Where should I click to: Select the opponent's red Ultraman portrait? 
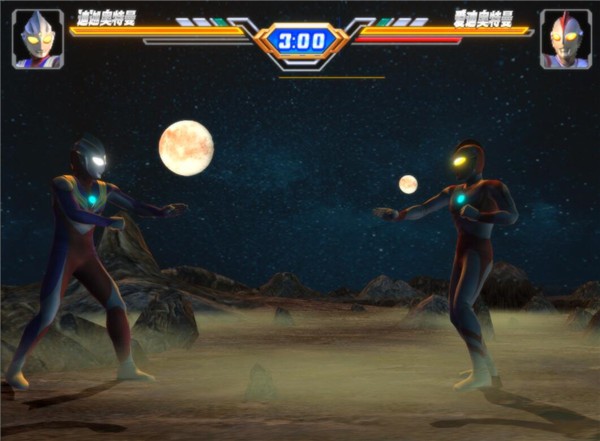(565, 39)
